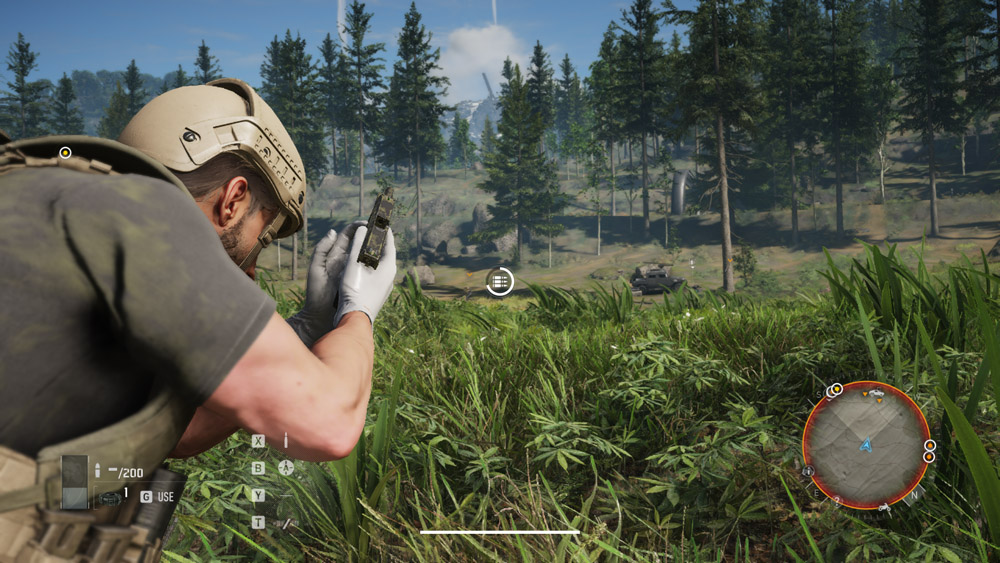Open the circular minimap

pos(866,444)
